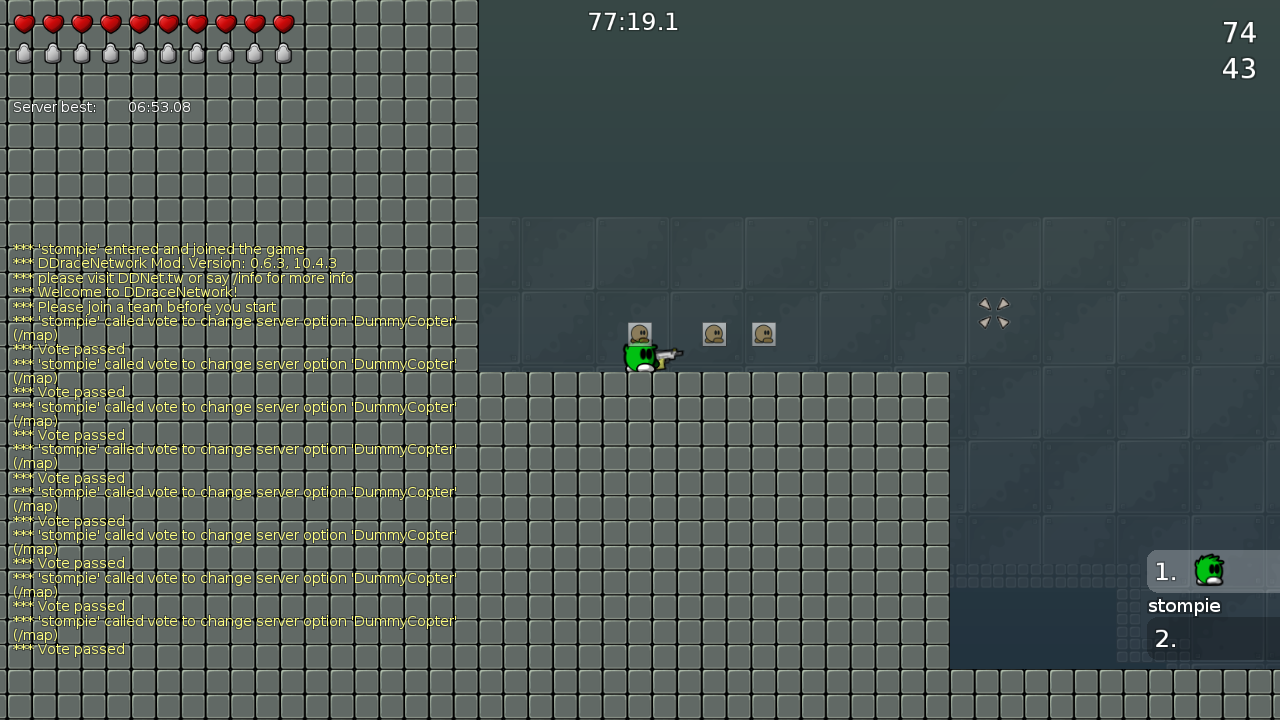Click the spectator arrows crosshair icon
The width and height of the screenshot is (1280, 720).
click(x=994, y=313)
